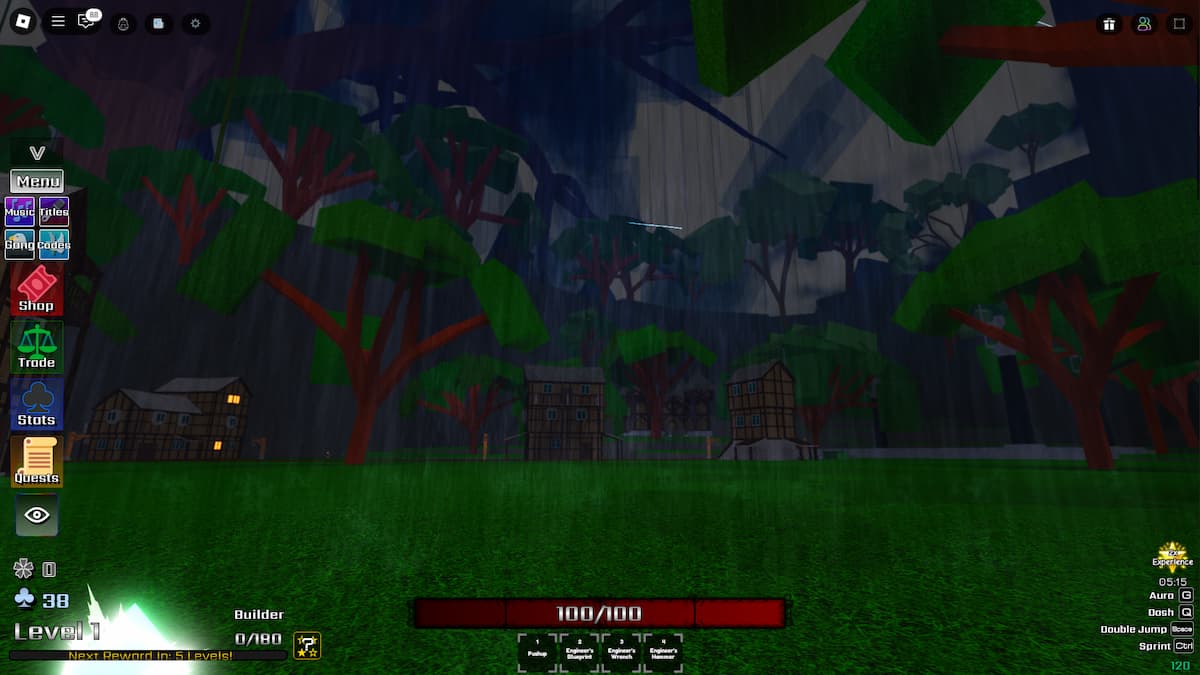
Task: Equip the Engineer's Blueprint slot
Action: (x=579, y=651)
